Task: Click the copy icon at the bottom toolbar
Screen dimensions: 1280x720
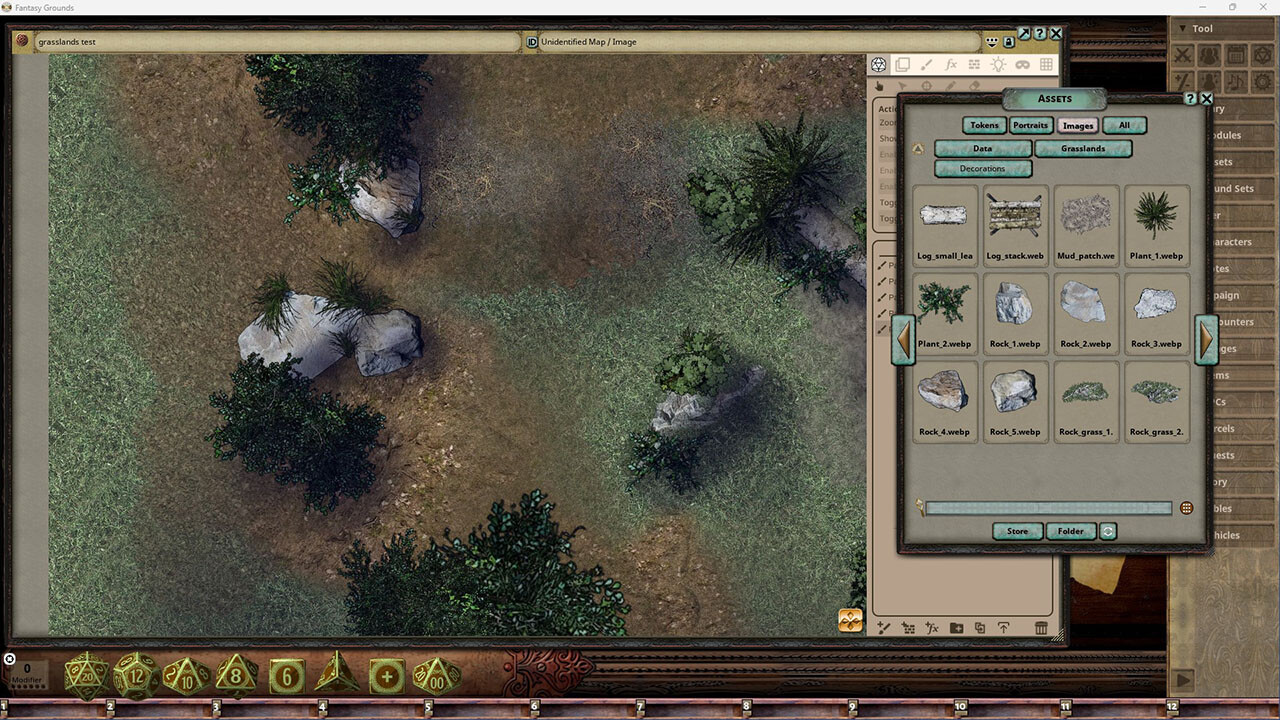Action: click(980, 629)
